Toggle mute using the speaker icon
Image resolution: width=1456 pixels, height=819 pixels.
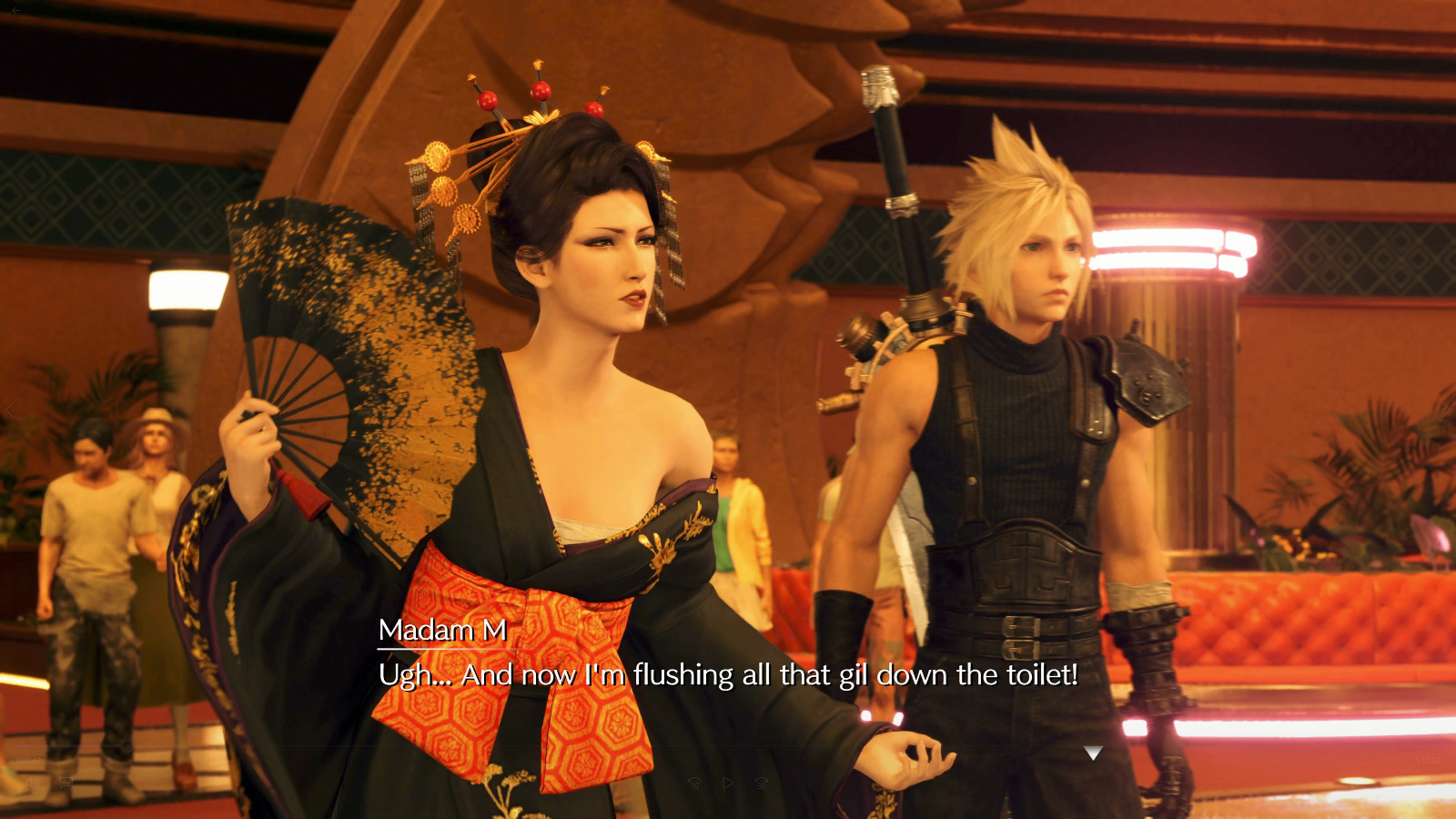coord(33,783)
